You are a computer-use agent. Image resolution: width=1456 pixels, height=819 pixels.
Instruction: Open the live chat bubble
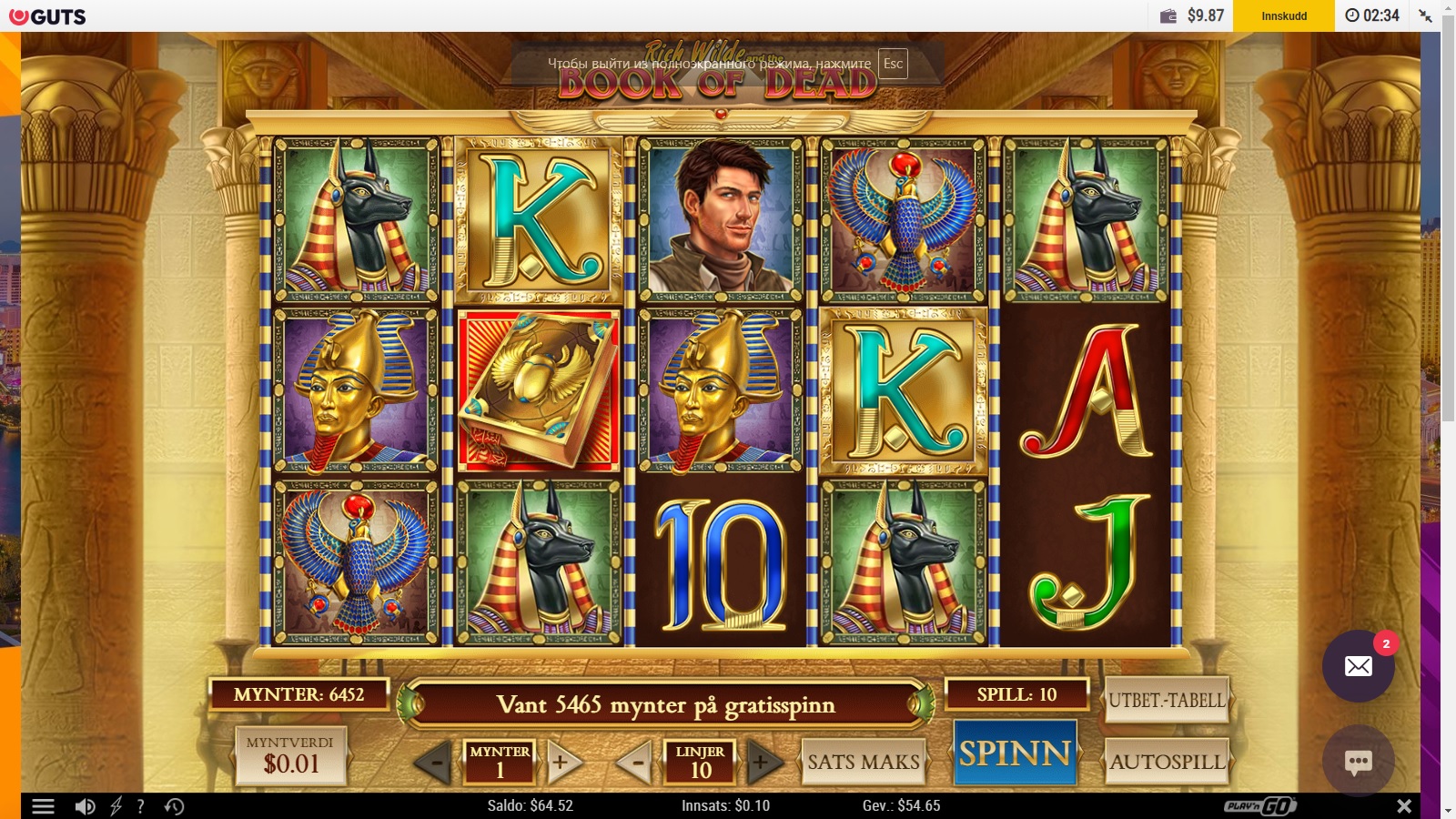point(1358,762)
